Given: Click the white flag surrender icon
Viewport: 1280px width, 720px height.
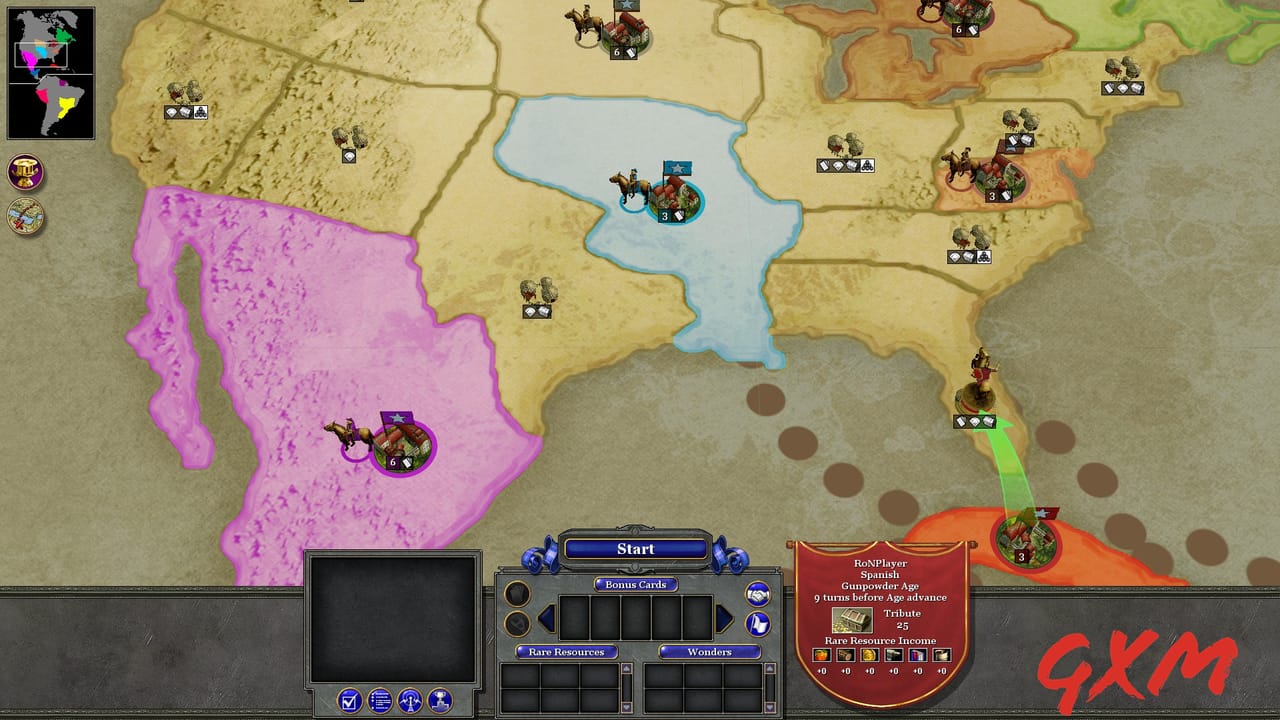Looking at the screenshot, I should (760, 624).
